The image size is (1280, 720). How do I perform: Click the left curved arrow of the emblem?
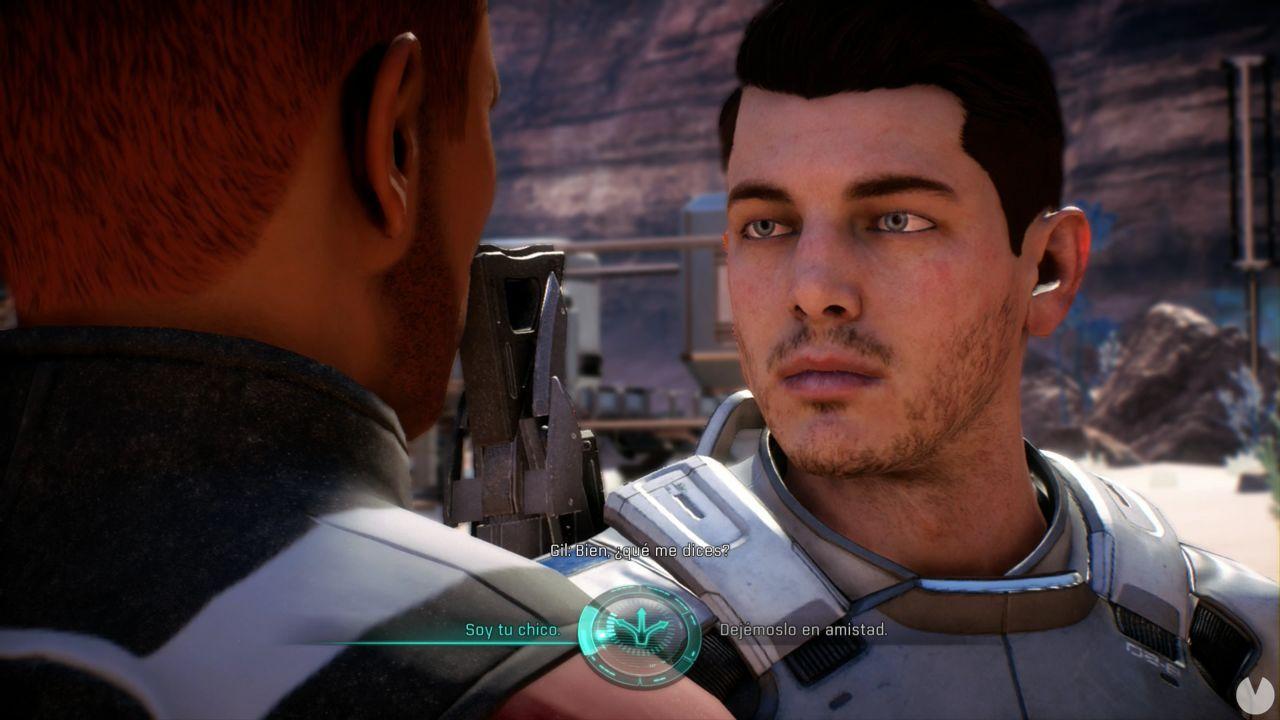pyautogui.click(x=622, y=624)
